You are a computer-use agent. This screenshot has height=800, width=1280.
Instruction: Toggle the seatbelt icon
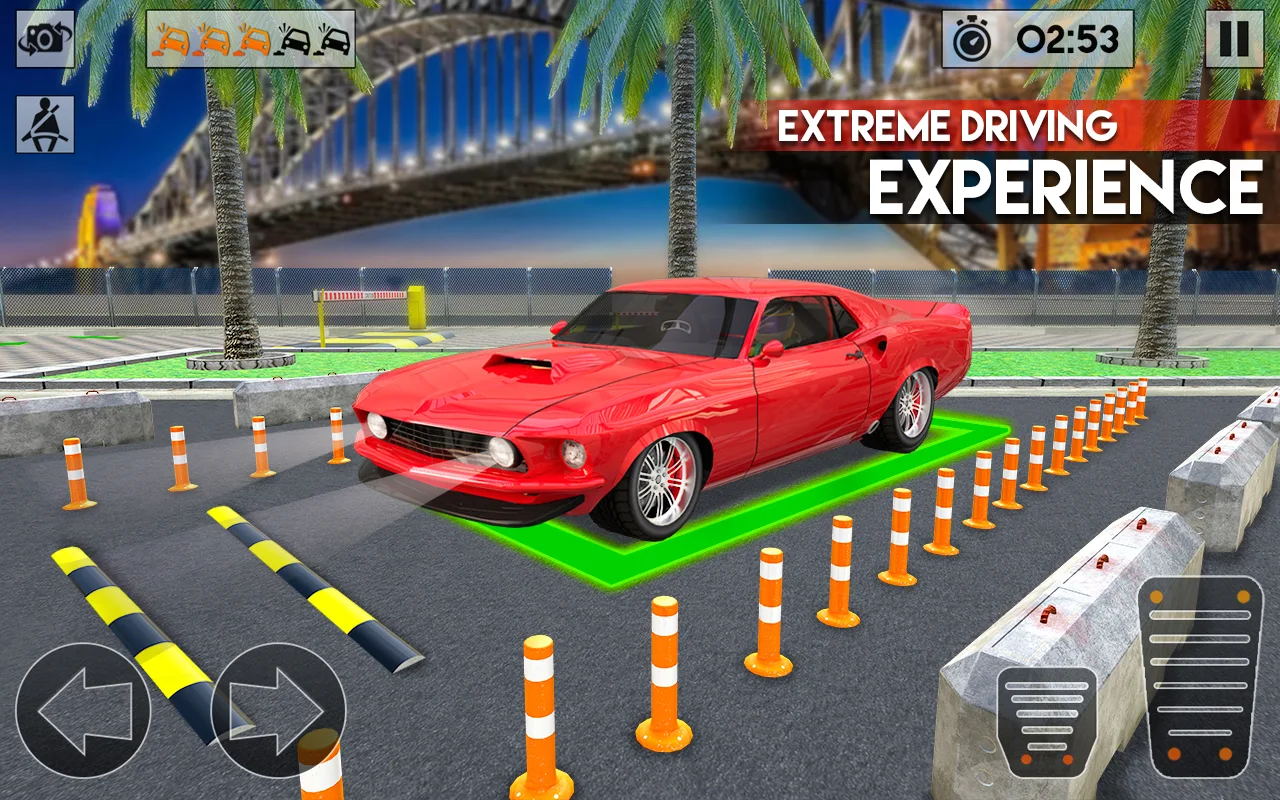coord(45,125)
